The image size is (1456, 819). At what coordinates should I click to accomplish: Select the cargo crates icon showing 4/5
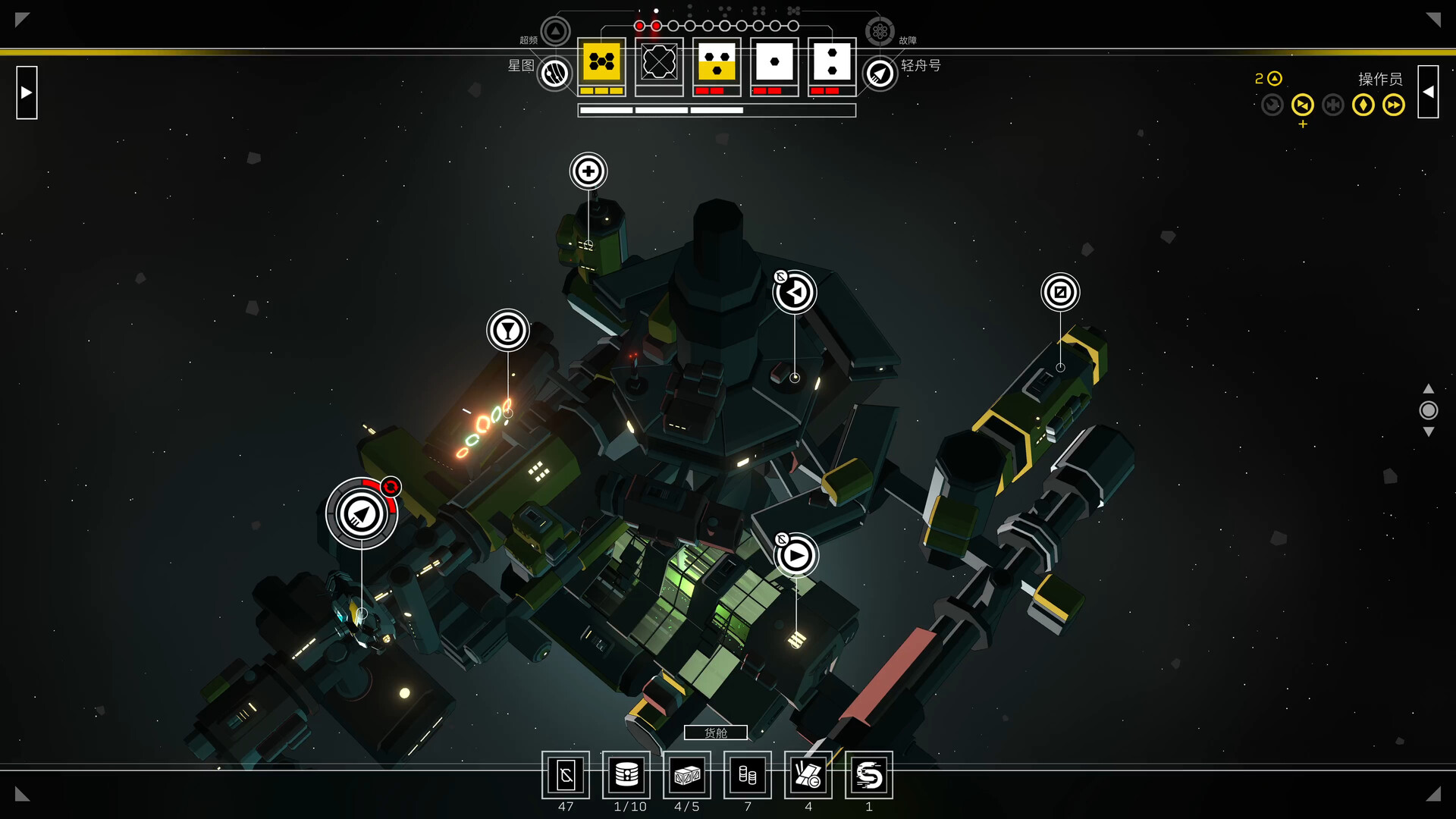(687, 775)
